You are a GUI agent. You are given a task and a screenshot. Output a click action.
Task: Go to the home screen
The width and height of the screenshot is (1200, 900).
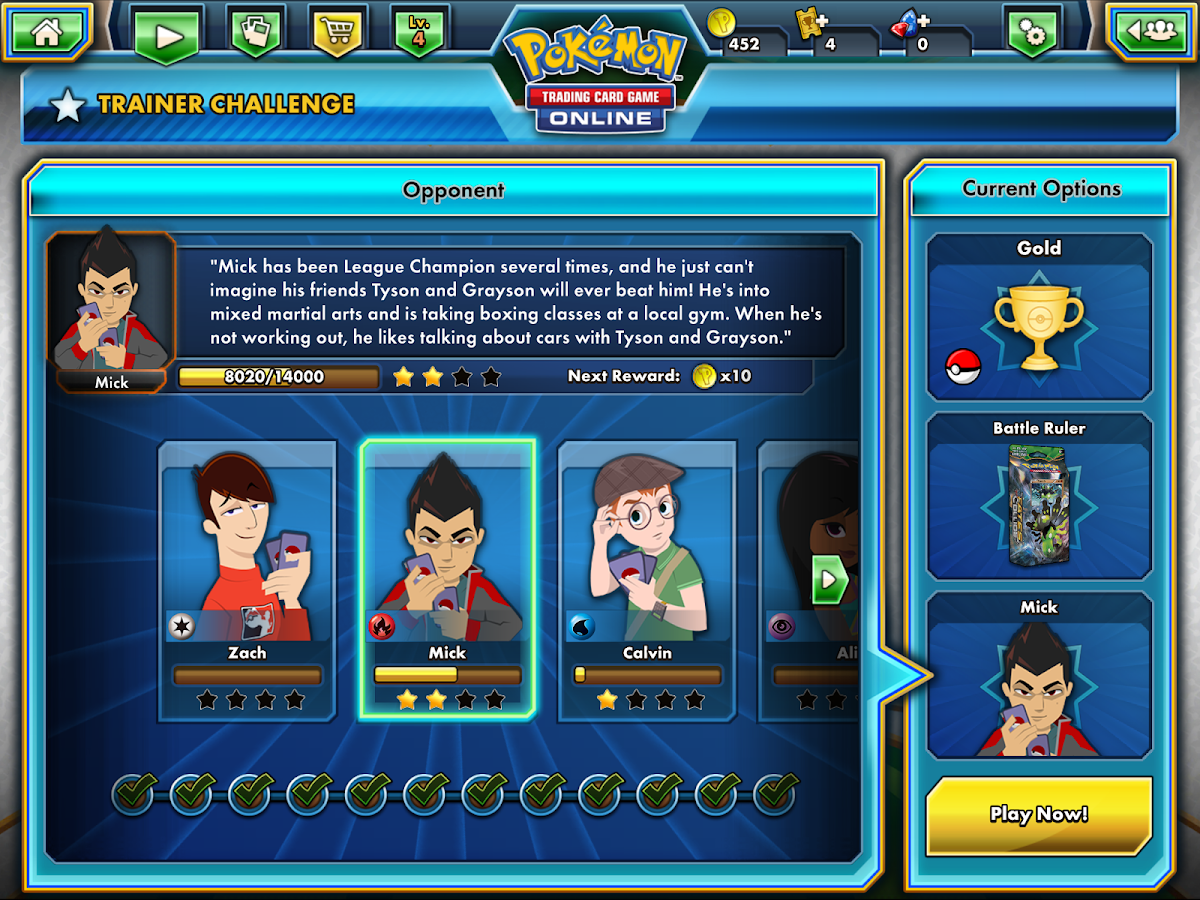pyautogui.click(x=46, y=31)
